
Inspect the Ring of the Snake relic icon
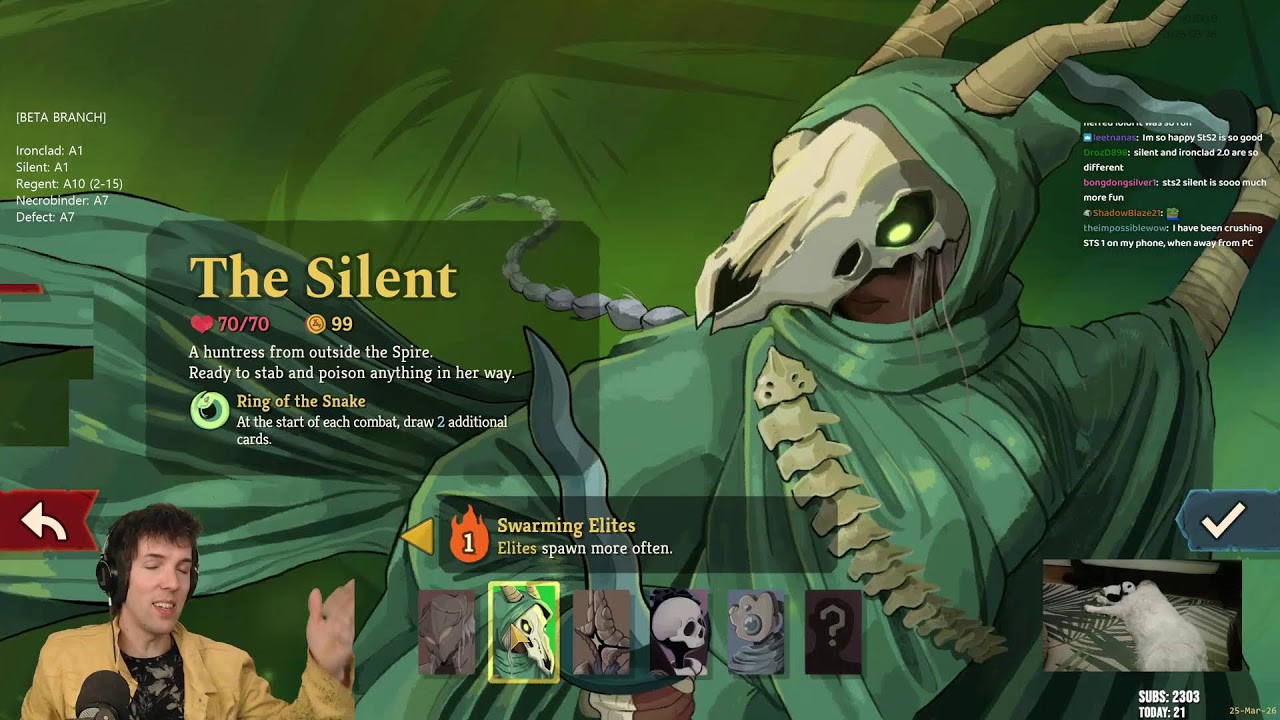210,410
